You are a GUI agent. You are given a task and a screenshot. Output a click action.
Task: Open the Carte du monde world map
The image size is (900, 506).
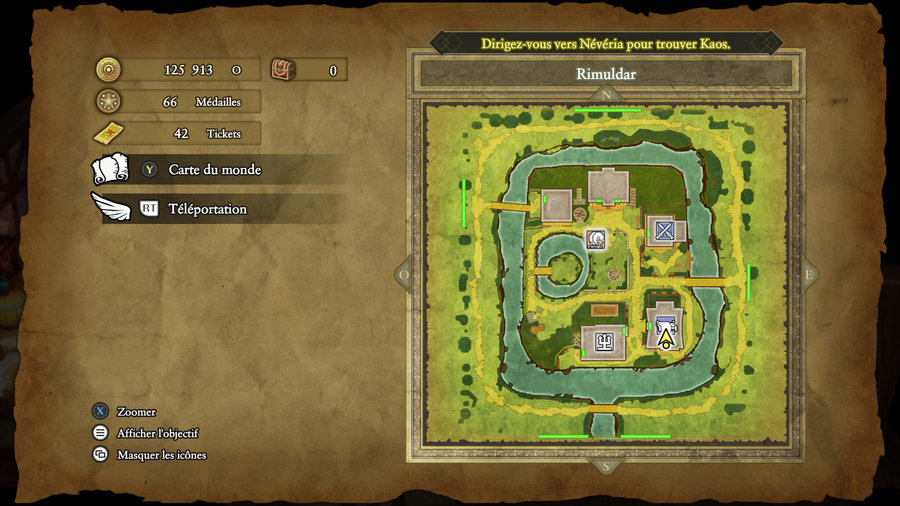pyautogui.click(x=214, y=170)
